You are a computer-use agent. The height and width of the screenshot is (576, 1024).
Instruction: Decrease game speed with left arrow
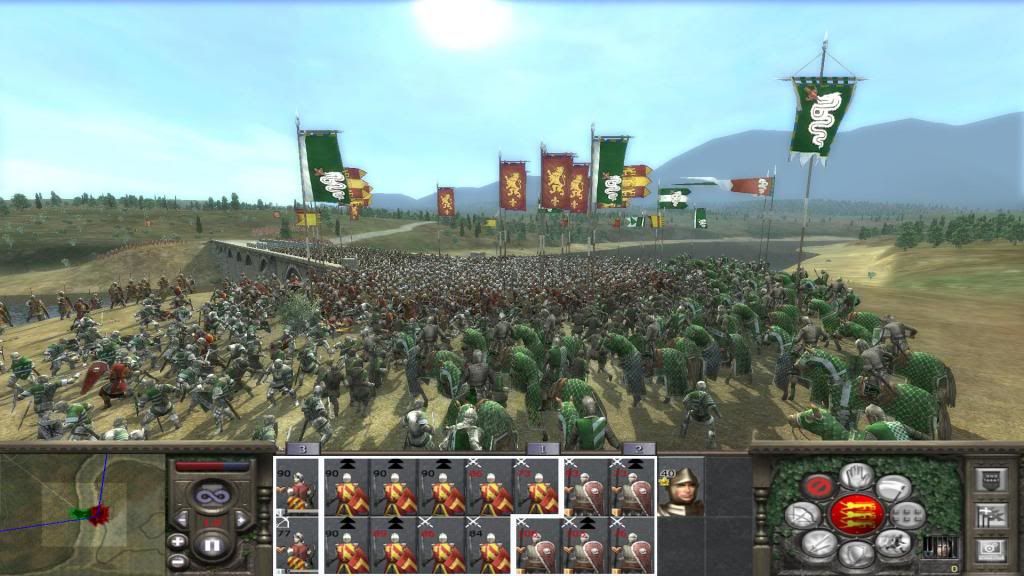(182, 520)
